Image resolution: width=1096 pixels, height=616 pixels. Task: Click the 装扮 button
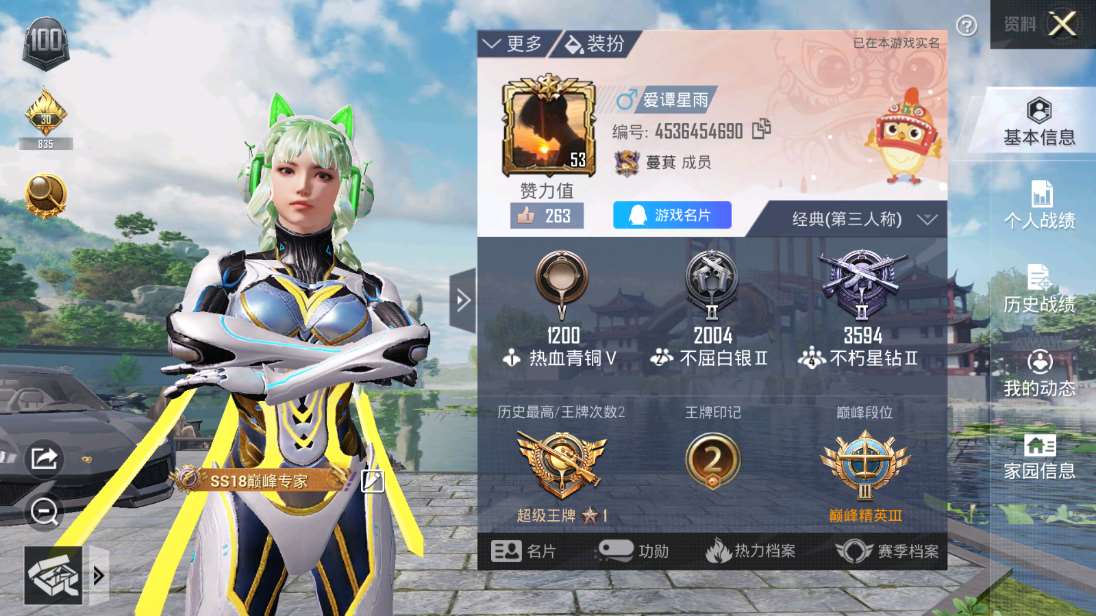595,44
